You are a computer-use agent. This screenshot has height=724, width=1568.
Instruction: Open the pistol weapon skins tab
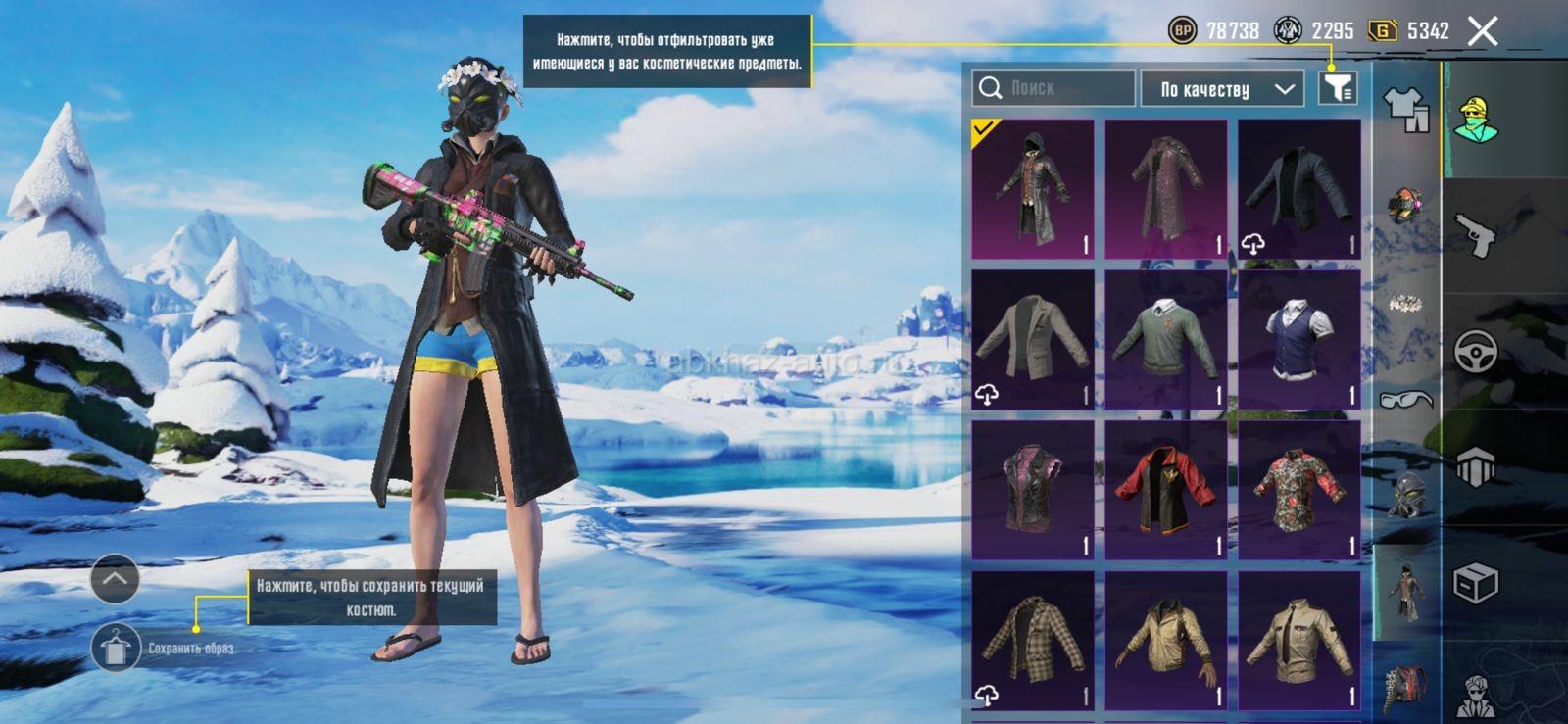pos(1476,235)
